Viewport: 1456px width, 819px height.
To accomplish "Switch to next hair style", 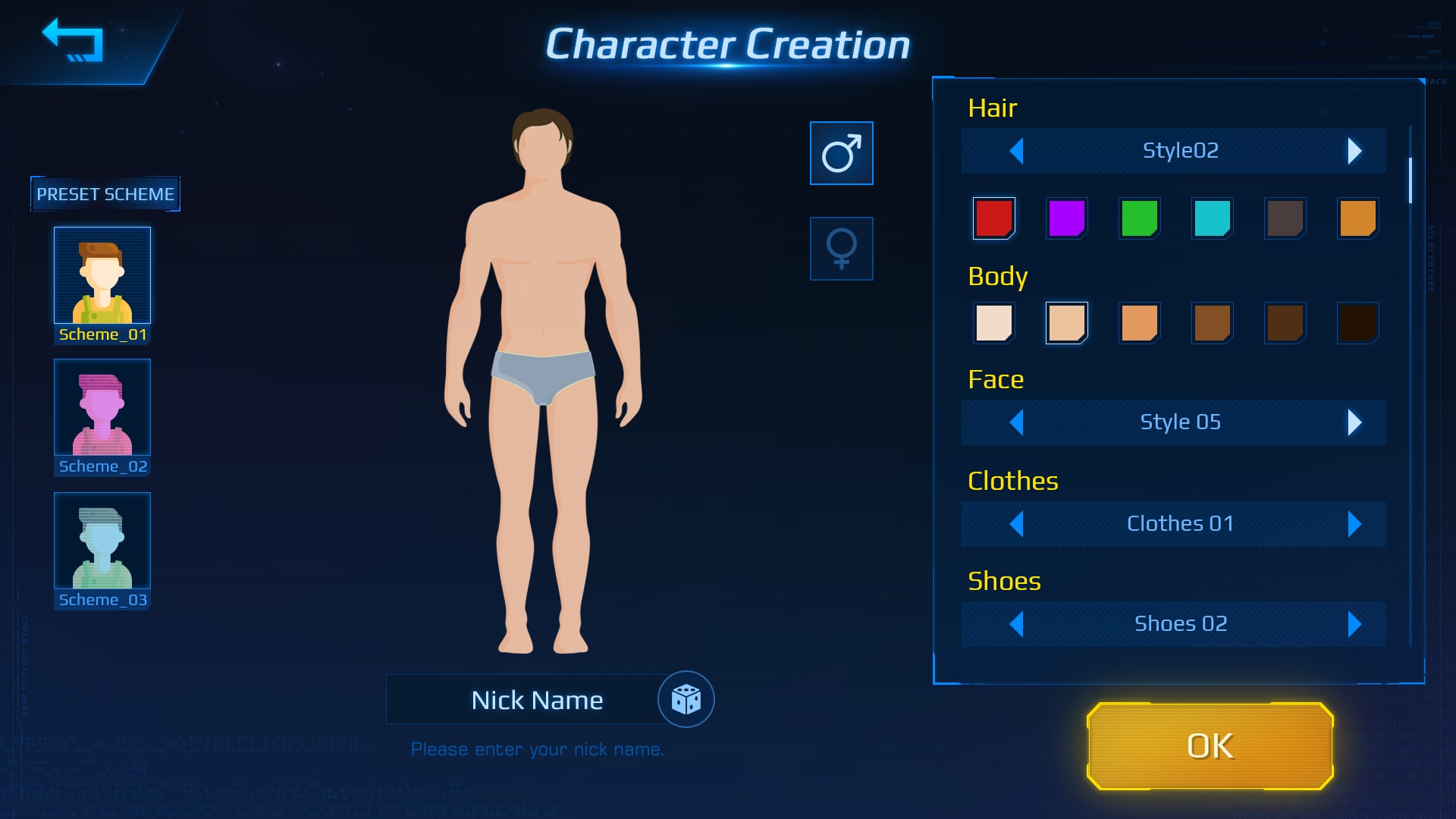I will tap(1354, 151).
